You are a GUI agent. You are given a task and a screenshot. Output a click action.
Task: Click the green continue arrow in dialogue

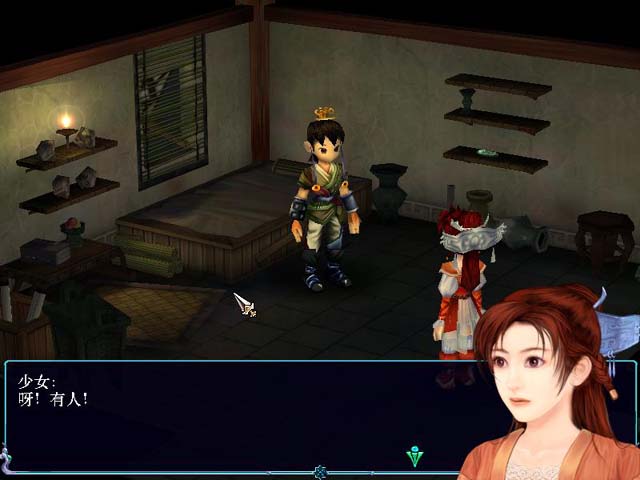point(415,457)
